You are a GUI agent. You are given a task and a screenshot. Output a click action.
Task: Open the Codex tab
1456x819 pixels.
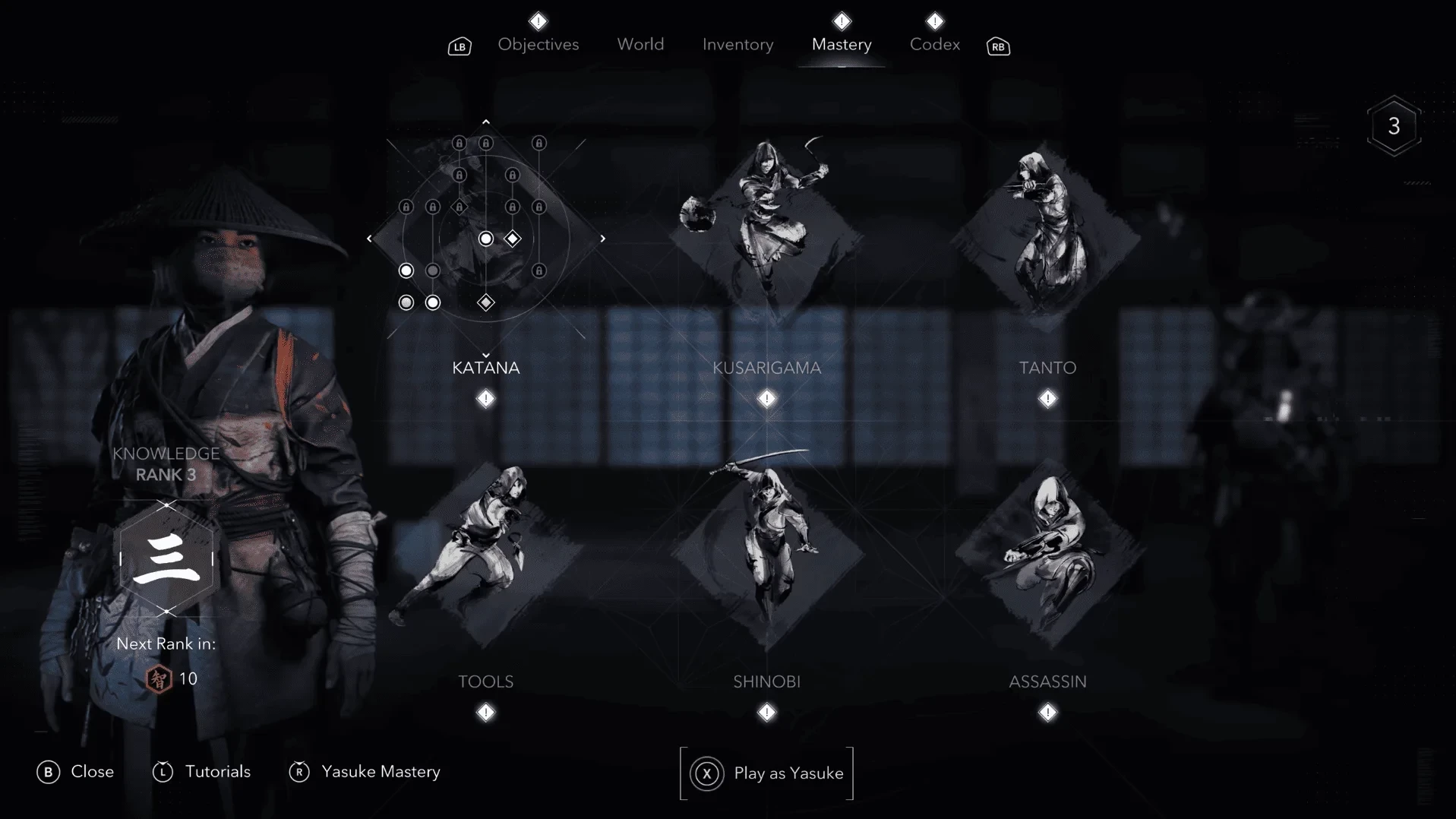click(934, 45)
